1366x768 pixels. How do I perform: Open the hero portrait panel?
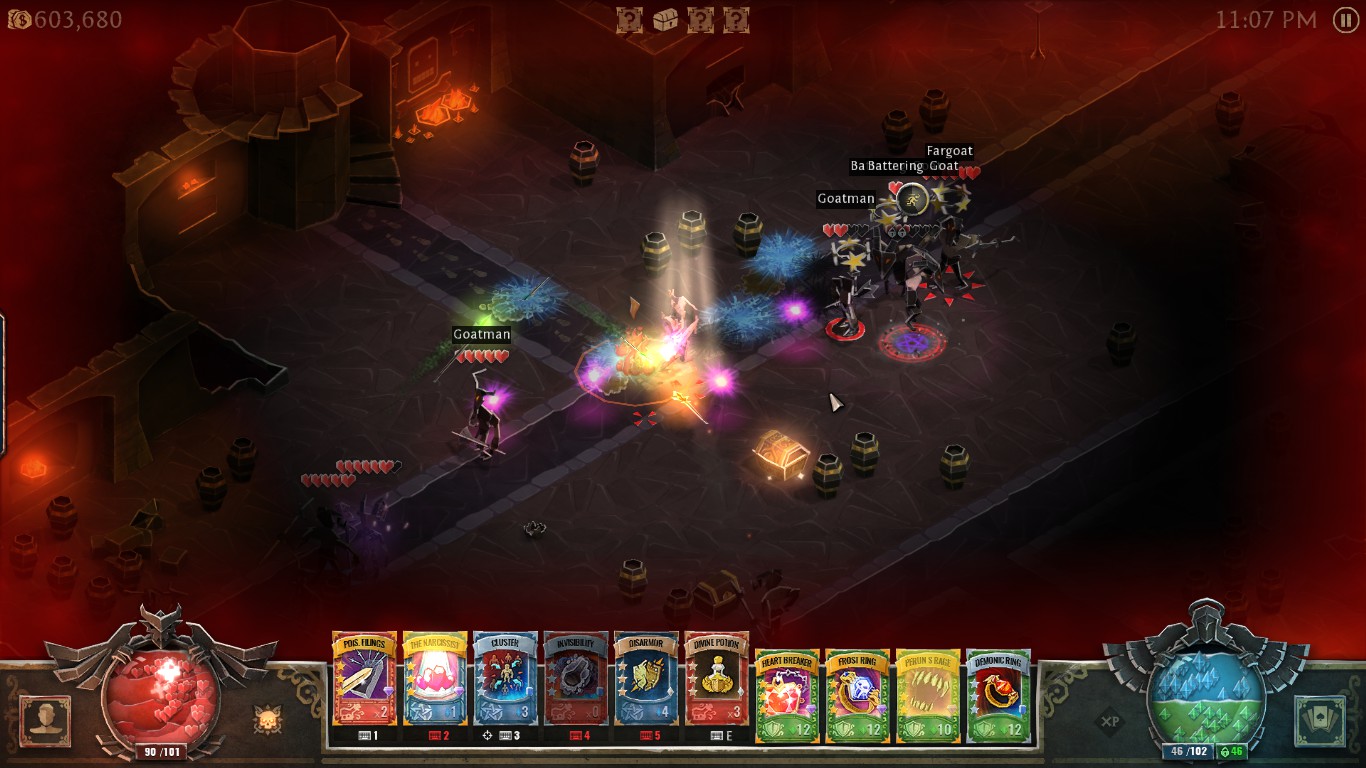point(45,721)
